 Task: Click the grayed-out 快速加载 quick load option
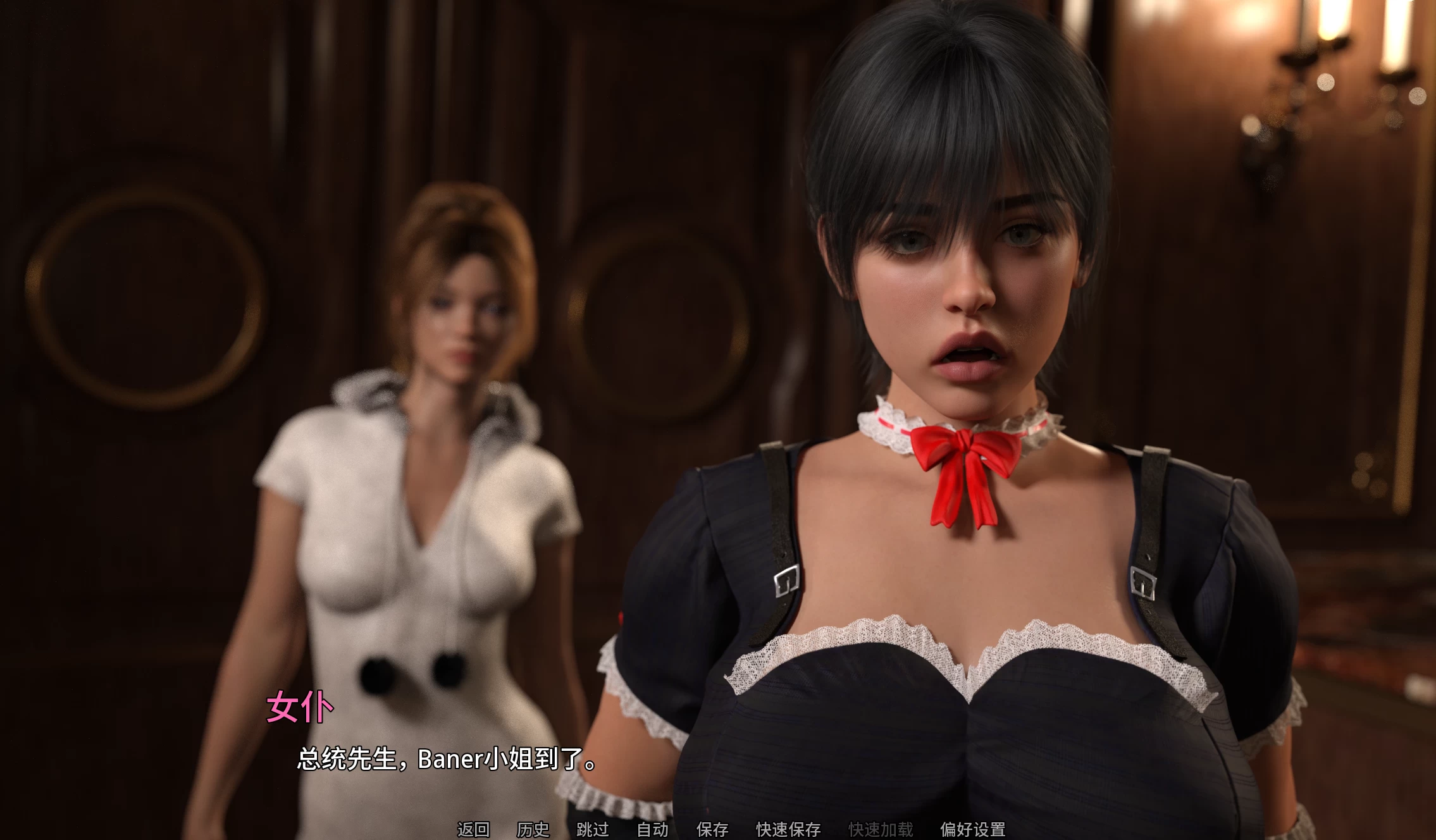(881, 828)
